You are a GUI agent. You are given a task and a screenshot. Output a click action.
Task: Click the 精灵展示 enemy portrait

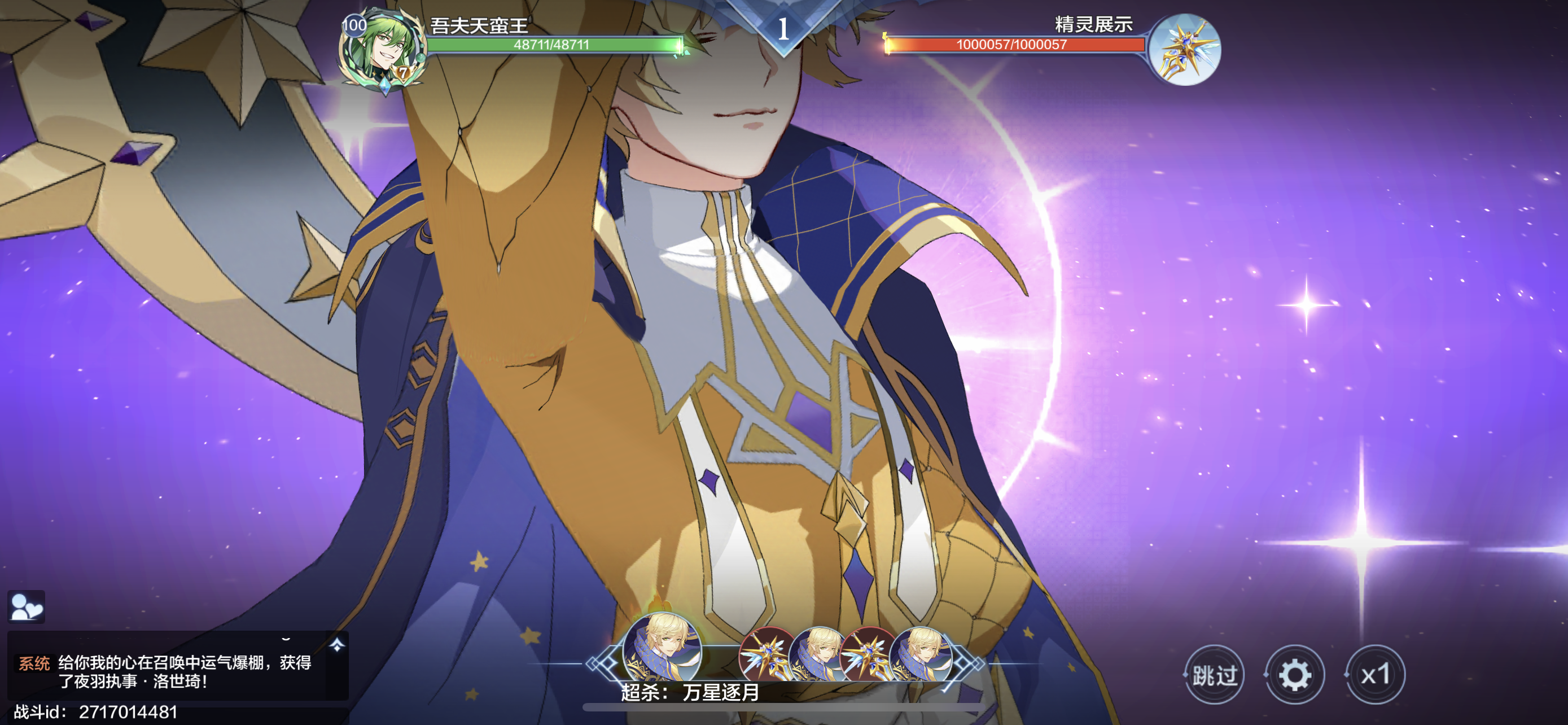(1185, 50)
